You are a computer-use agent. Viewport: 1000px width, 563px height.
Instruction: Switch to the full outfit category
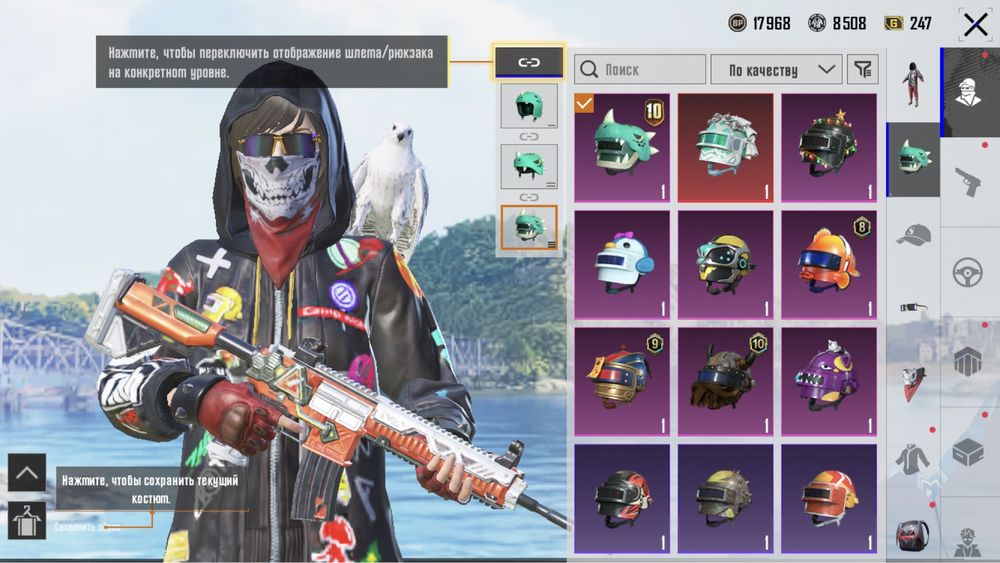pyautogui.click(x=912, y=82)
